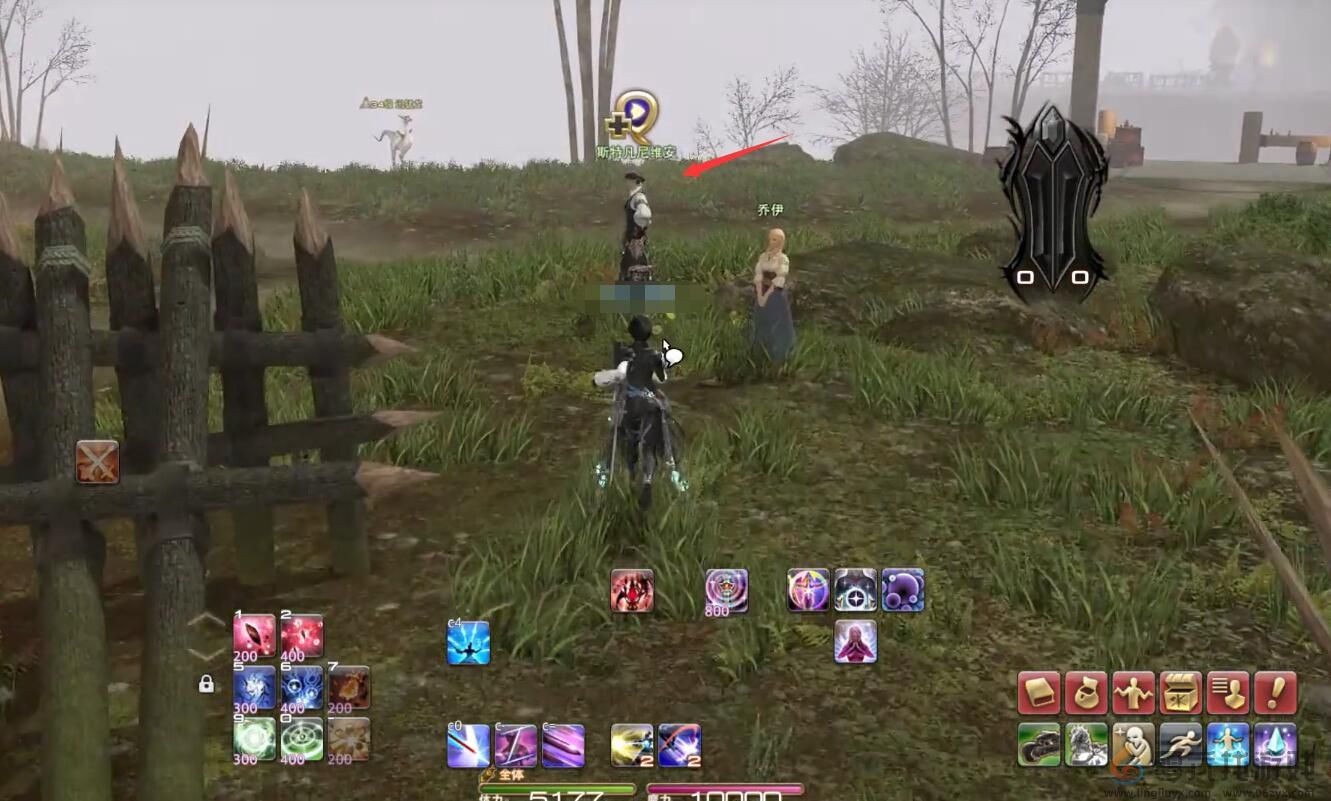
Task: Select the black chocobo whistle icon
Action: 1040,744
